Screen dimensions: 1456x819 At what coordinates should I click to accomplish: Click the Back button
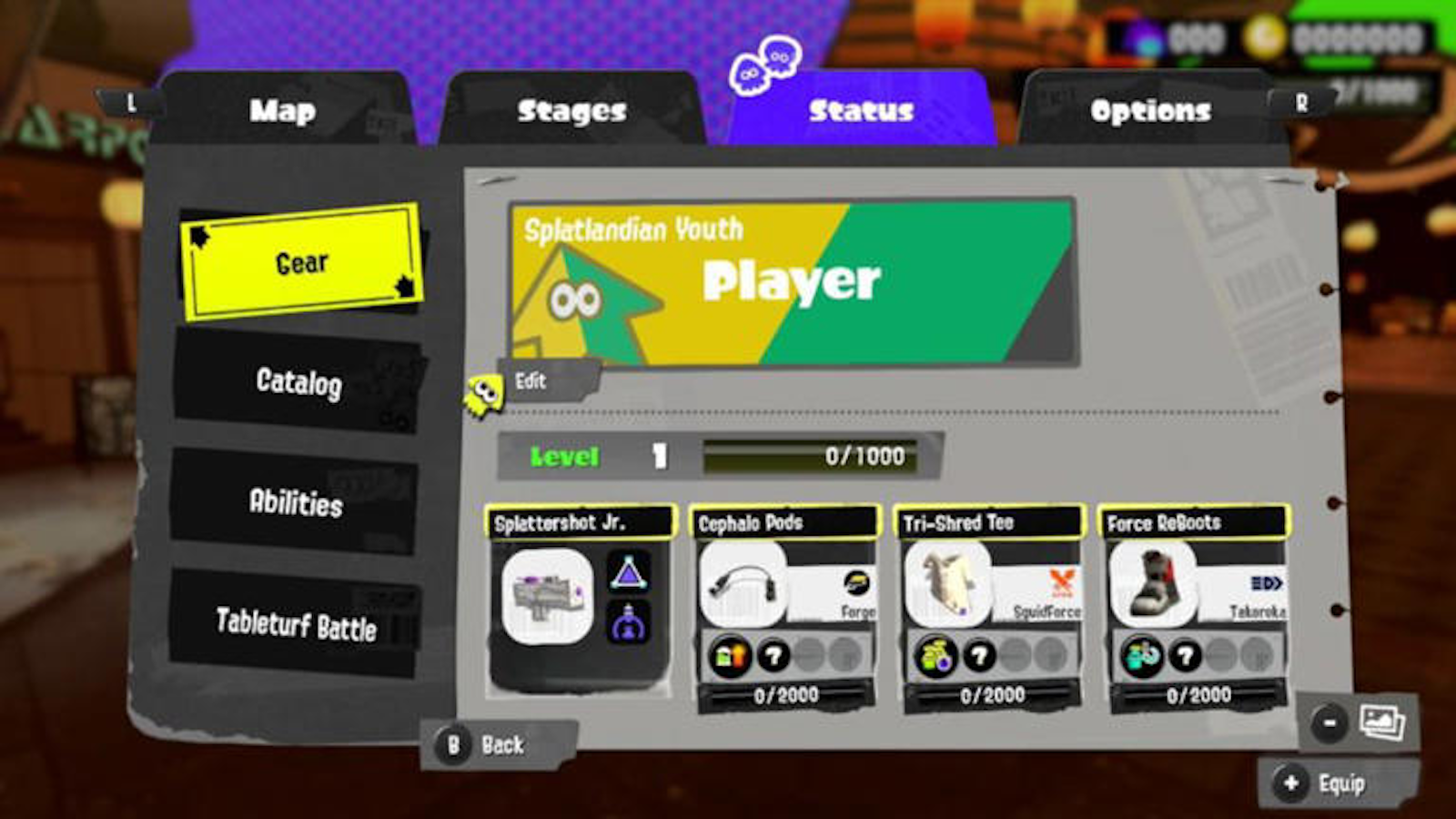point(498,745)
